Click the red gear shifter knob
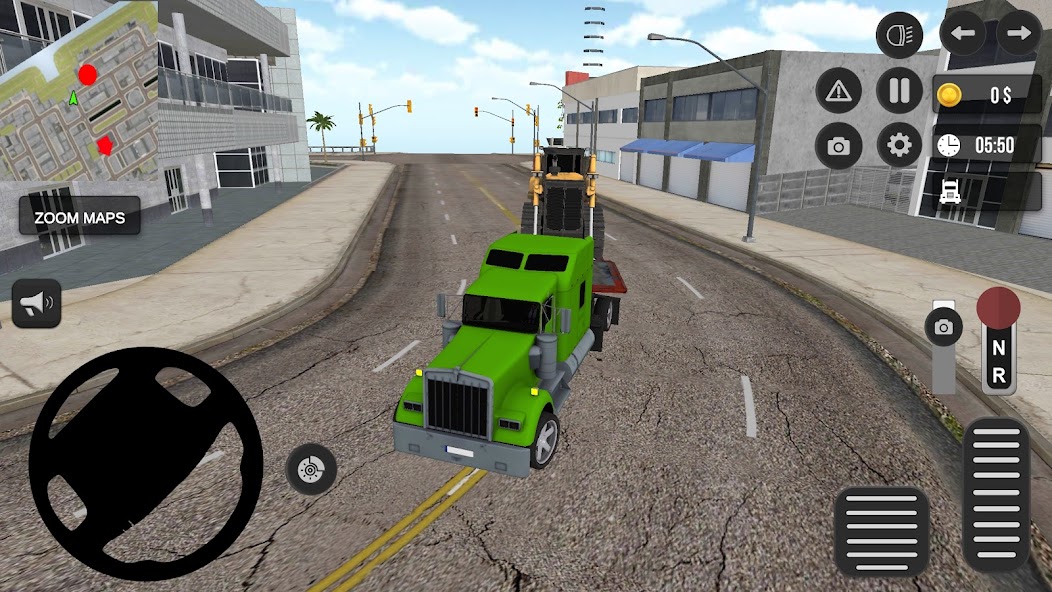The height and width of the screenshot is (592, 1052). [x=998, y=307]
